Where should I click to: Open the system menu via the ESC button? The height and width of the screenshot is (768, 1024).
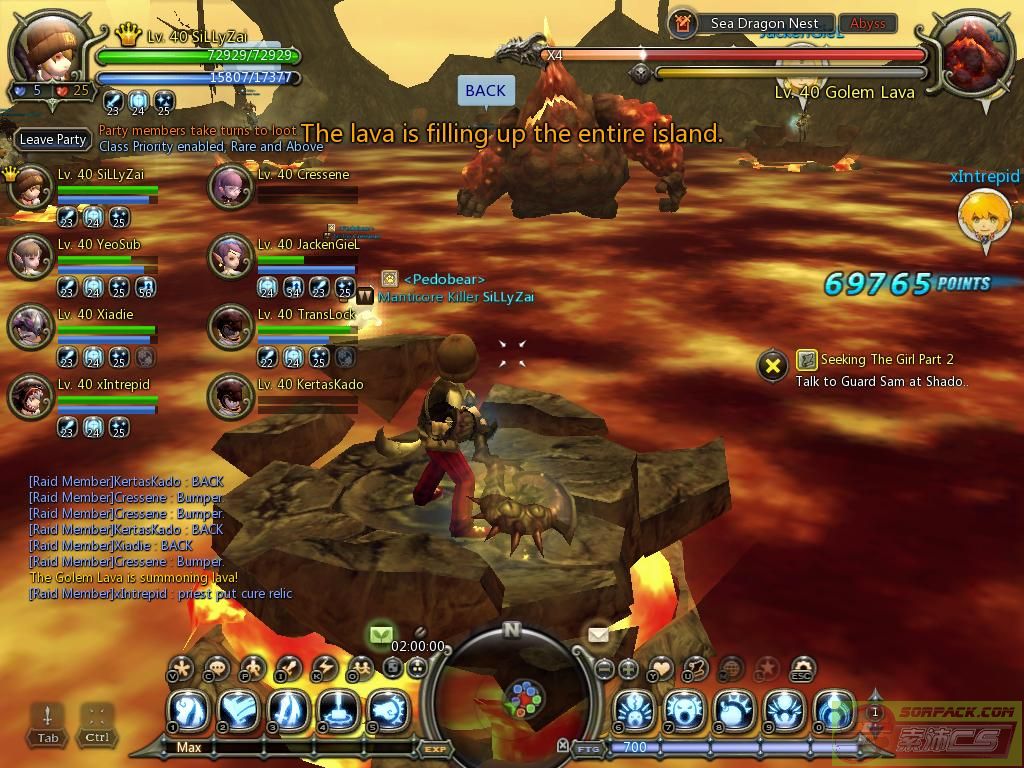pos(802,668)
